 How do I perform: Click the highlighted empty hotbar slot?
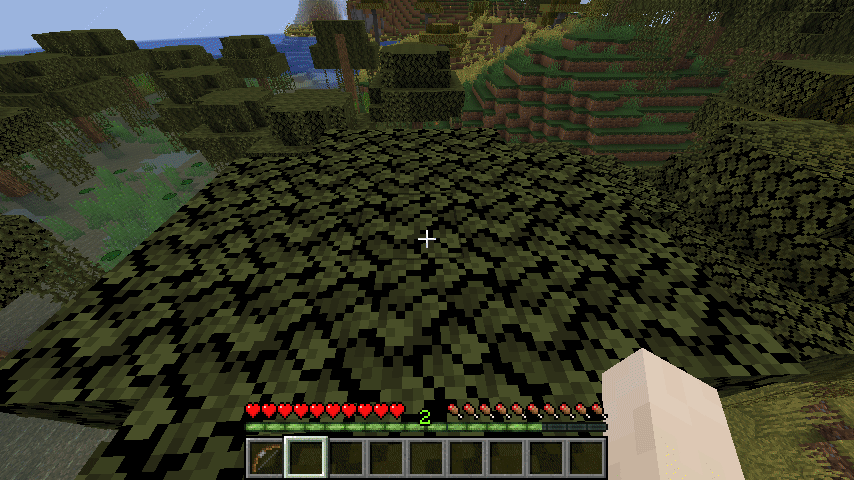tap(306, 458)
